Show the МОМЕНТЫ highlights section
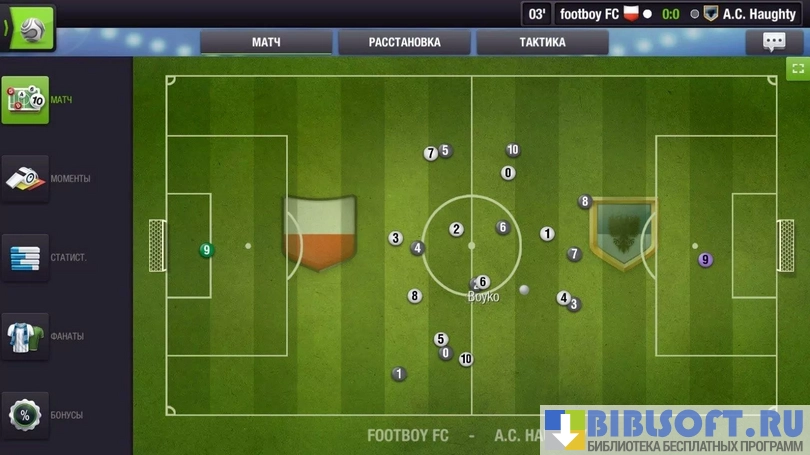The width and height of the screenshot is (810, 455). 25,179
